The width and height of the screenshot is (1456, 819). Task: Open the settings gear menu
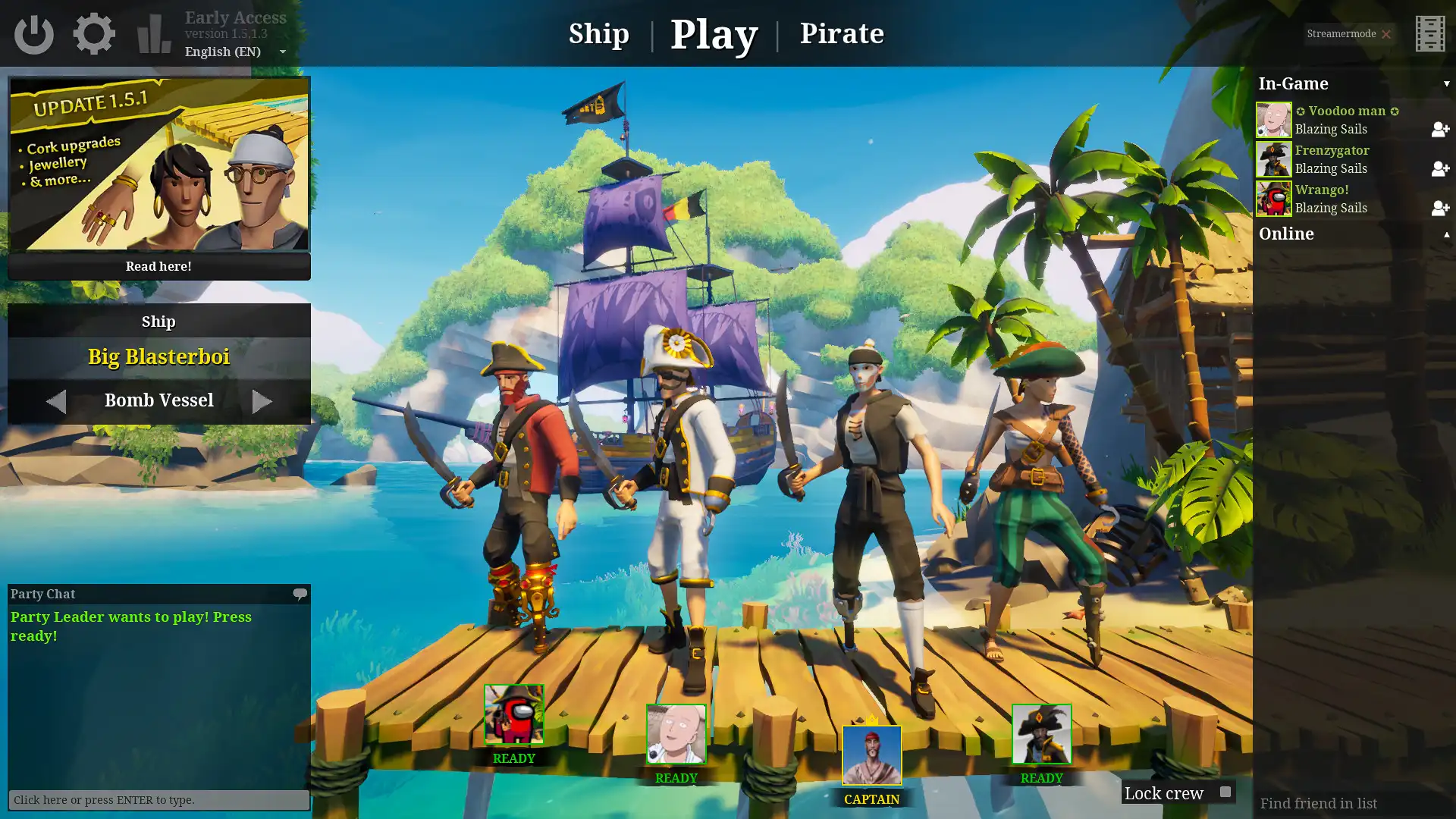(93, 33)
